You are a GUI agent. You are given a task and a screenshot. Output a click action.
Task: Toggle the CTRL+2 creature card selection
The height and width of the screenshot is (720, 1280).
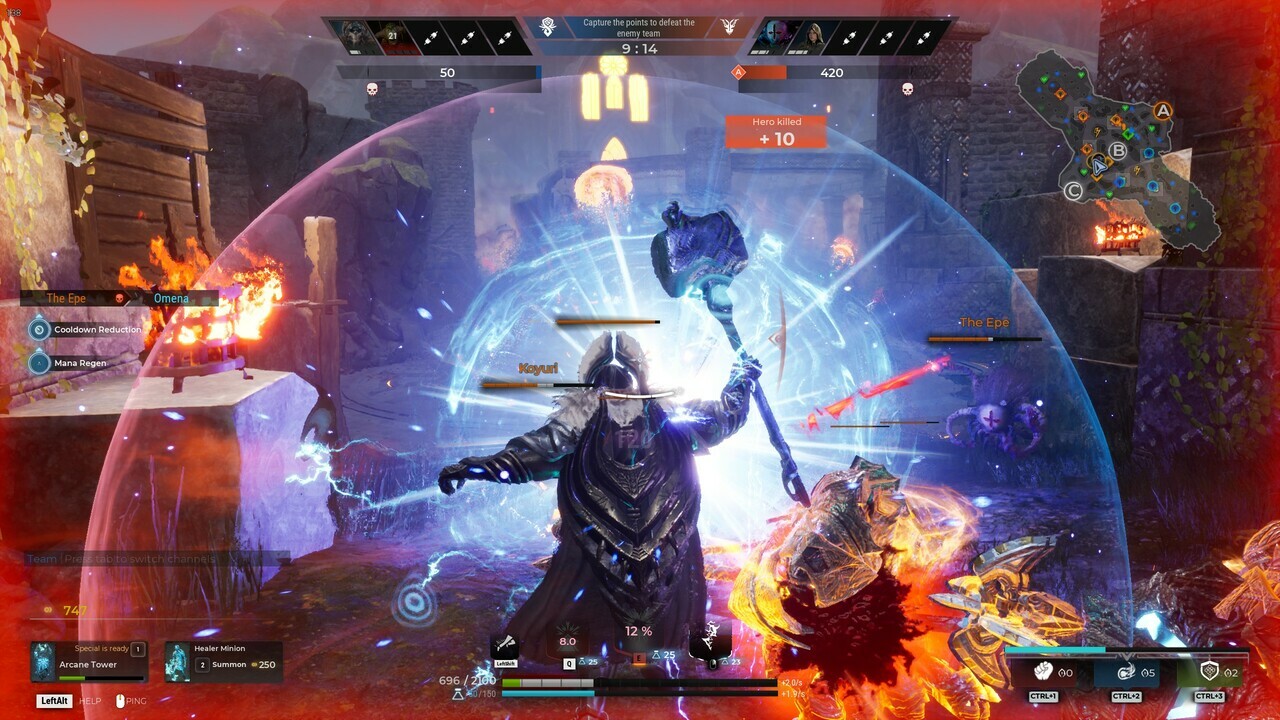1125,671
